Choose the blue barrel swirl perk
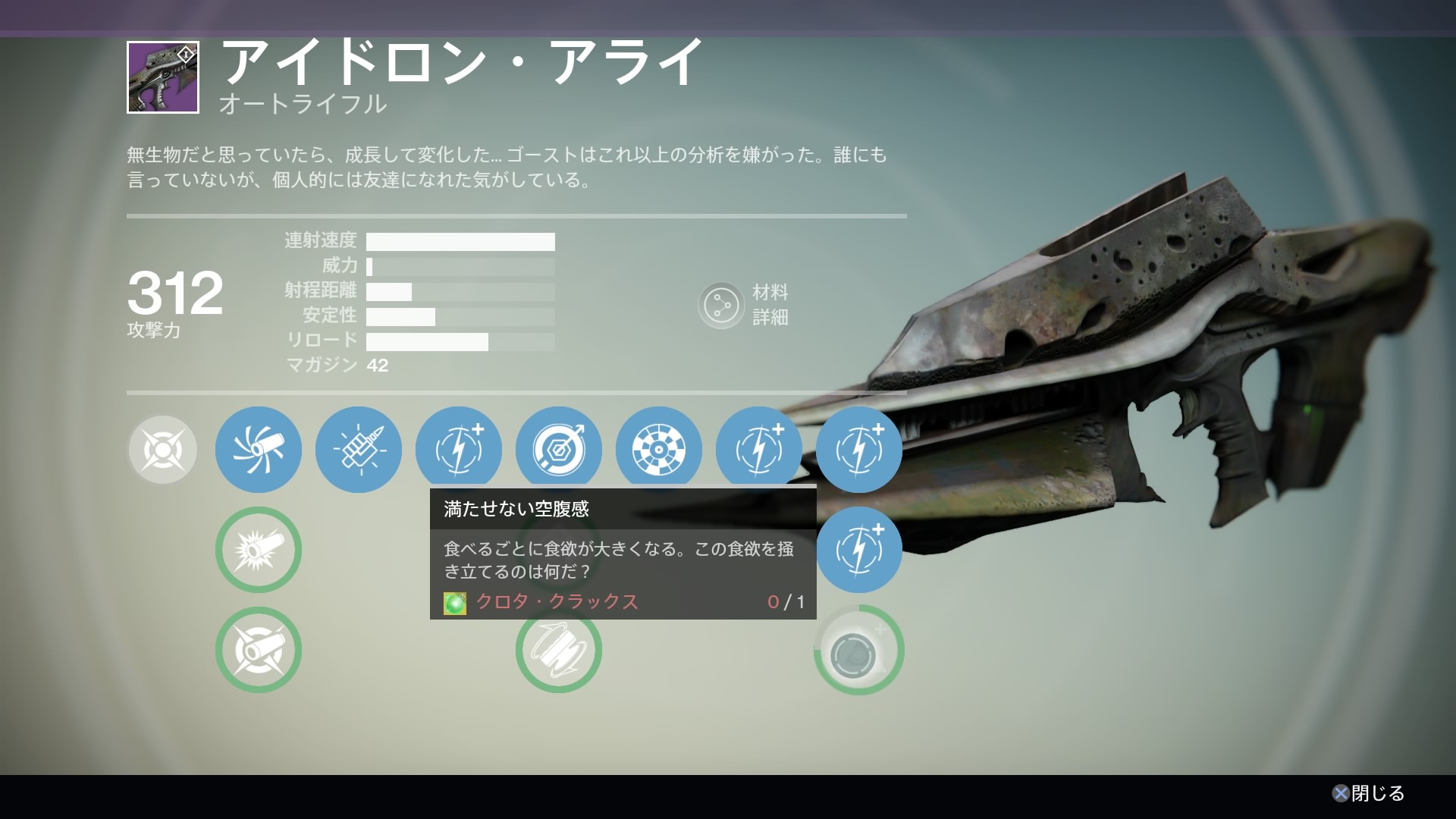 coord(259,450)
